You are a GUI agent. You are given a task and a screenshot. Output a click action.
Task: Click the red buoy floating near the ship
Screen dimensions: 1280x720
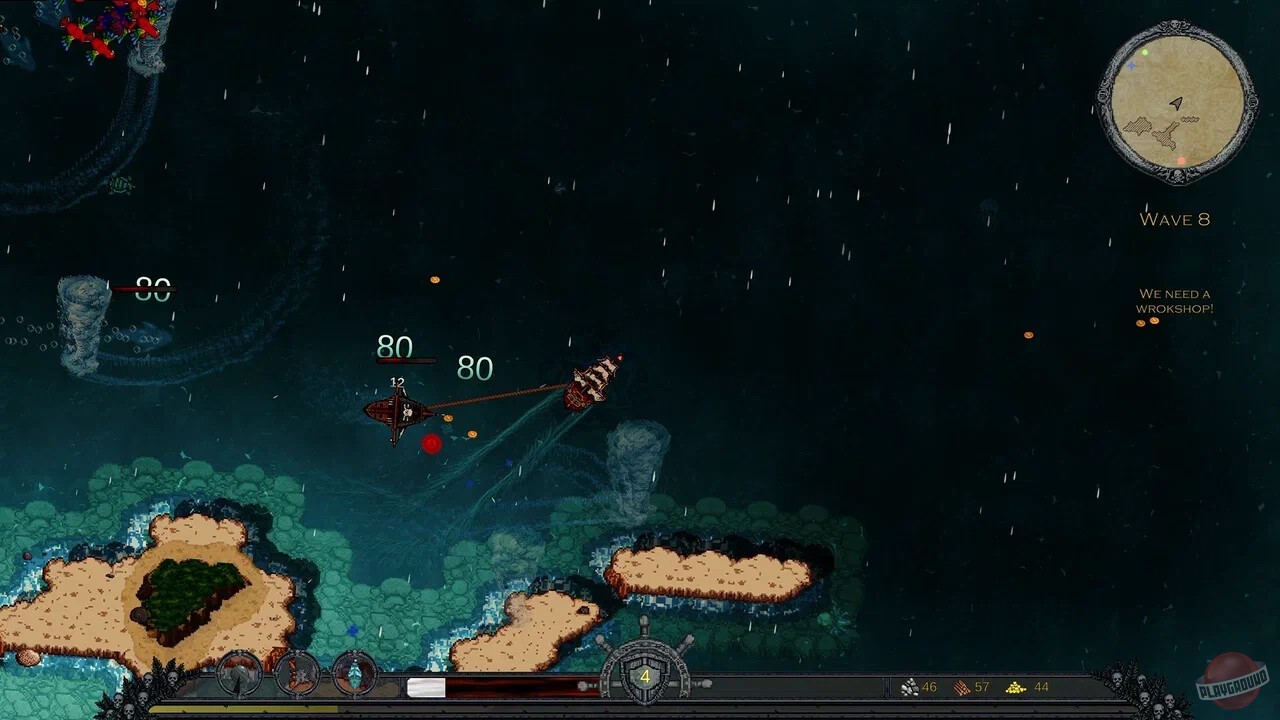(x=431, y=445)
